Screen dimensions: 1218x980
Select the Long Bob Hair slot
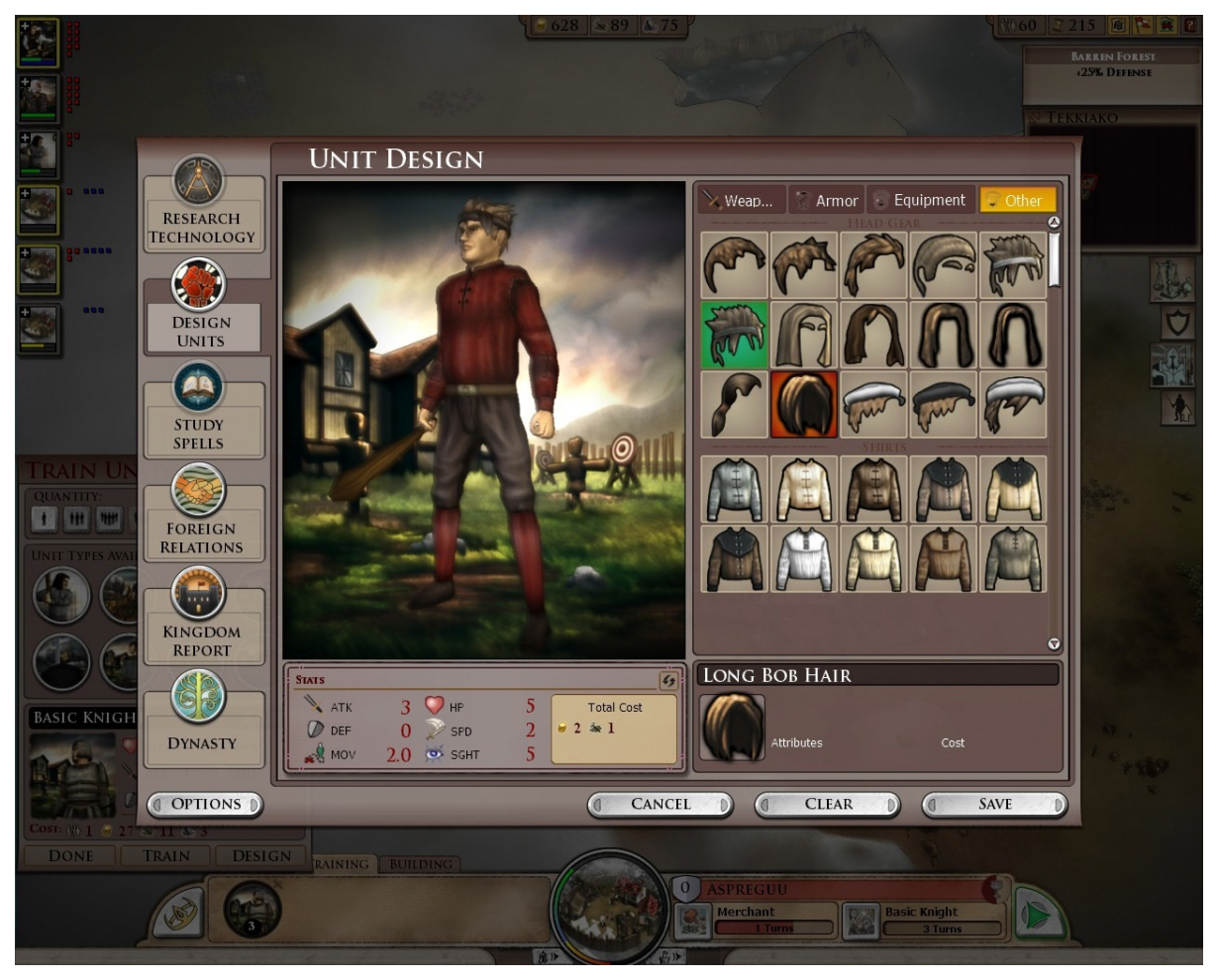coord(804,404)
